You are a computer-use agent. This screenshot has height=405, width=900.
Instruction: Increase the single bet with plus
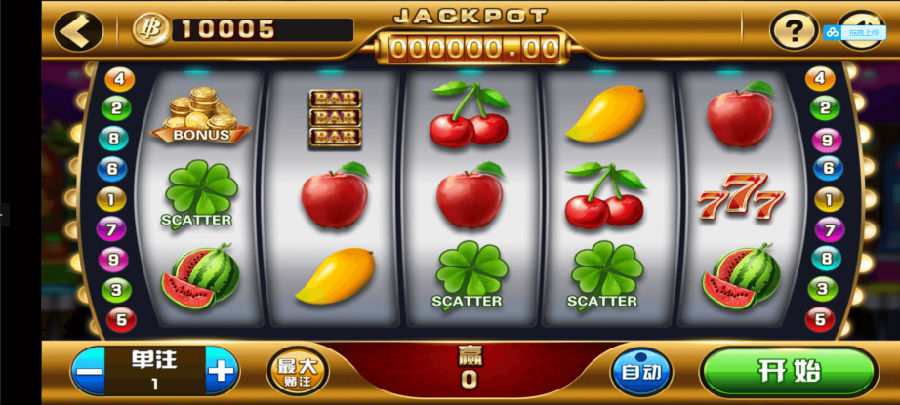(221, 371)
